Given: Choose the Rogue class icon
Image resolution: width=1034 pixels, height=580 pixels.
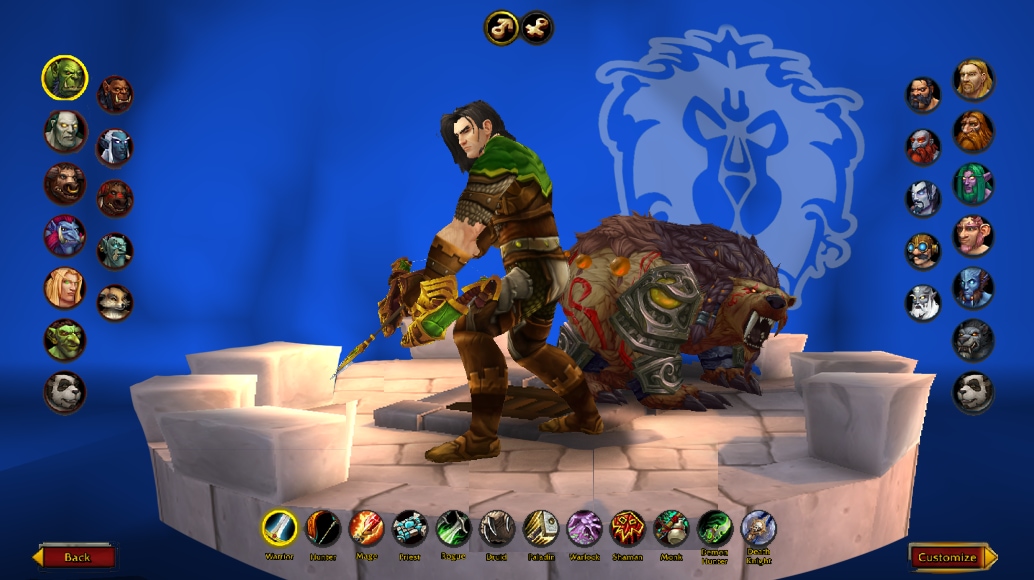Looking at the screenshot, I should 453,527.
